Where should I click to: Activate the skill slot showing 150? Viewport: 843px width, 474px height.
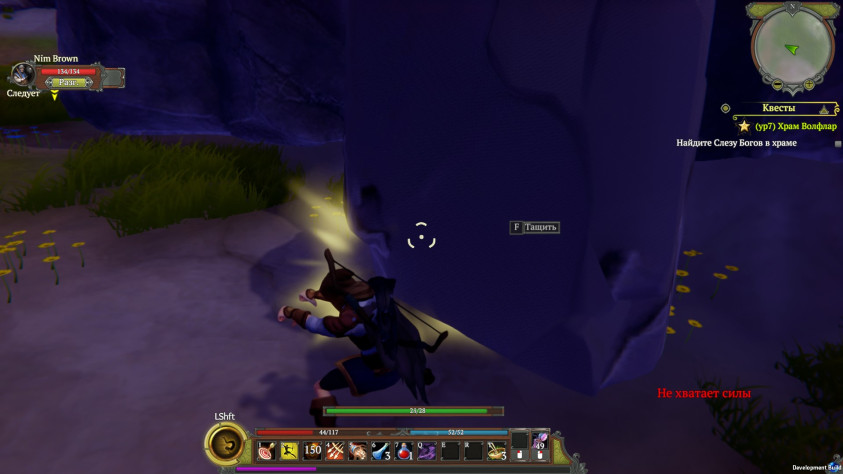point(312,450)
